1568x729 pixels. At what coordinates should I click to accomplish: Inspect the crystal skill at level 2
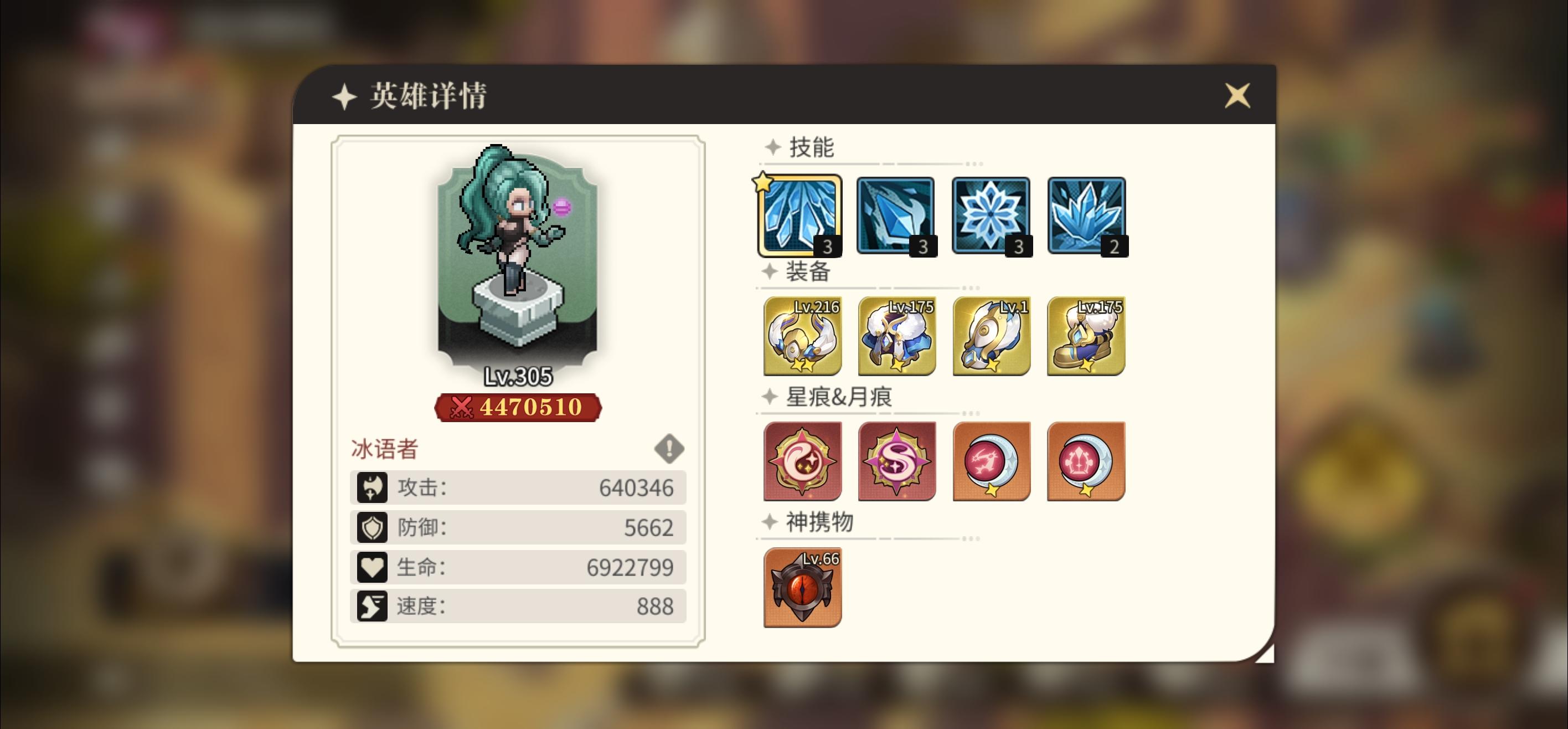[1086, 216]
